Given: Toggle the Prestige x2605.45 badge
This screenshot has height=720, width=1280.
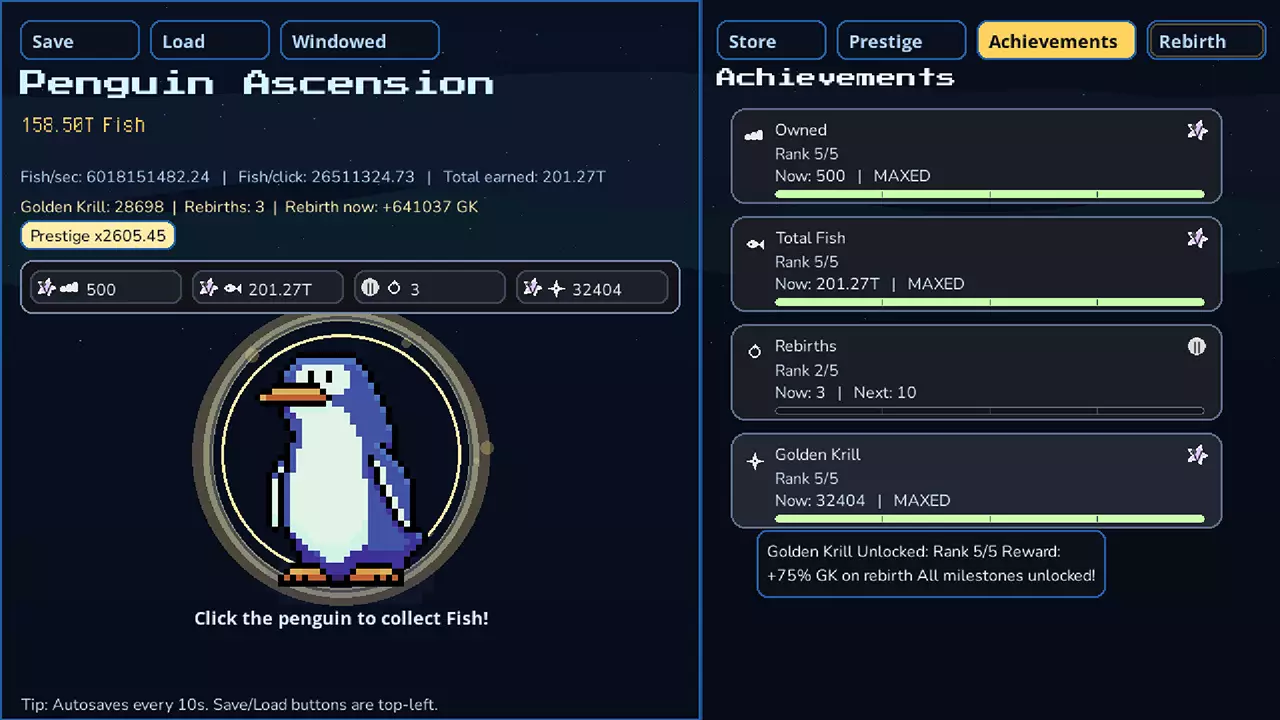Looking at the screenshot, I should (x=97, y=235).
